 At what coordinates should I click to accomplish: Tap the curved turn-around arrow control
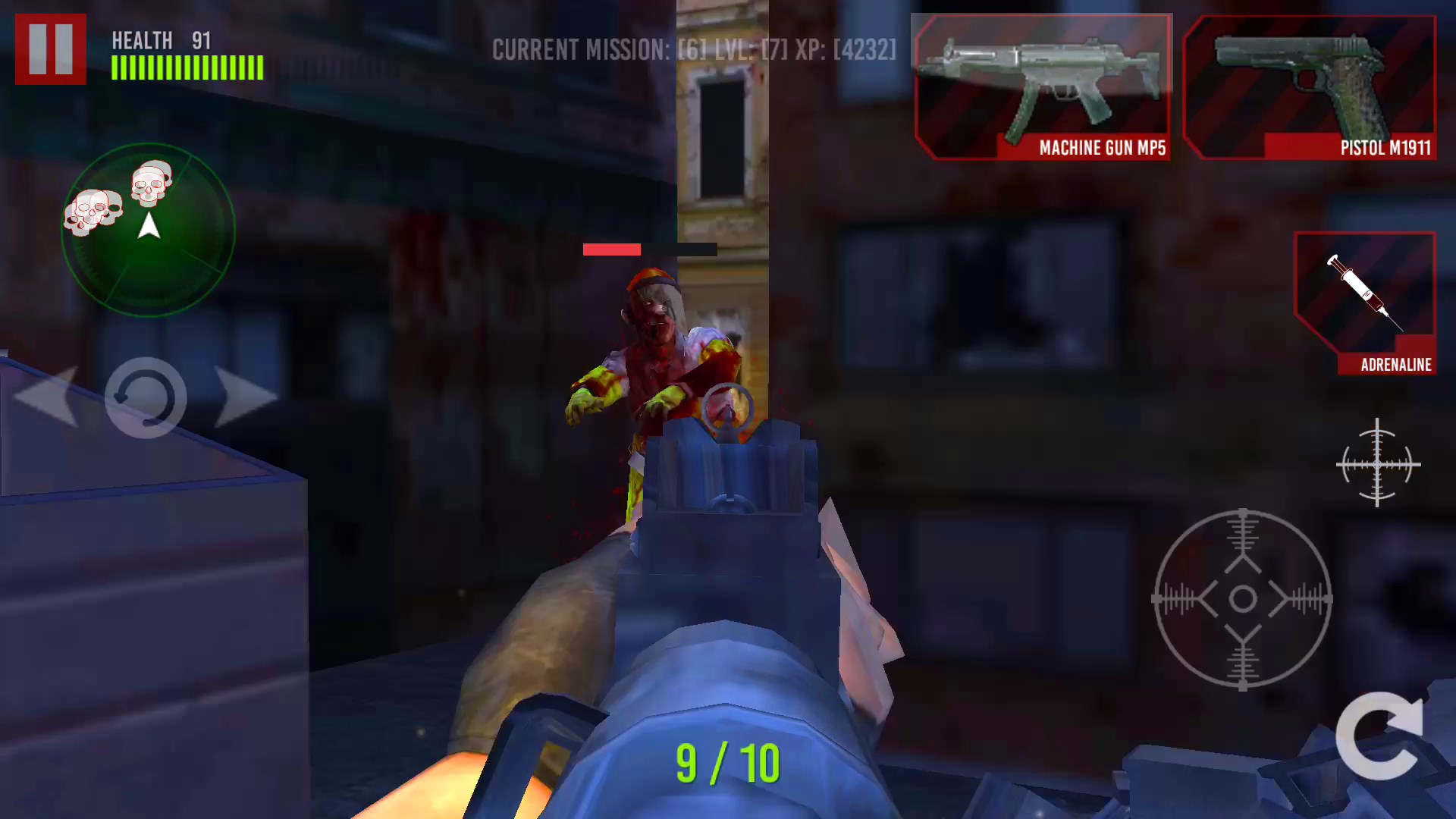tap(146, 400)
